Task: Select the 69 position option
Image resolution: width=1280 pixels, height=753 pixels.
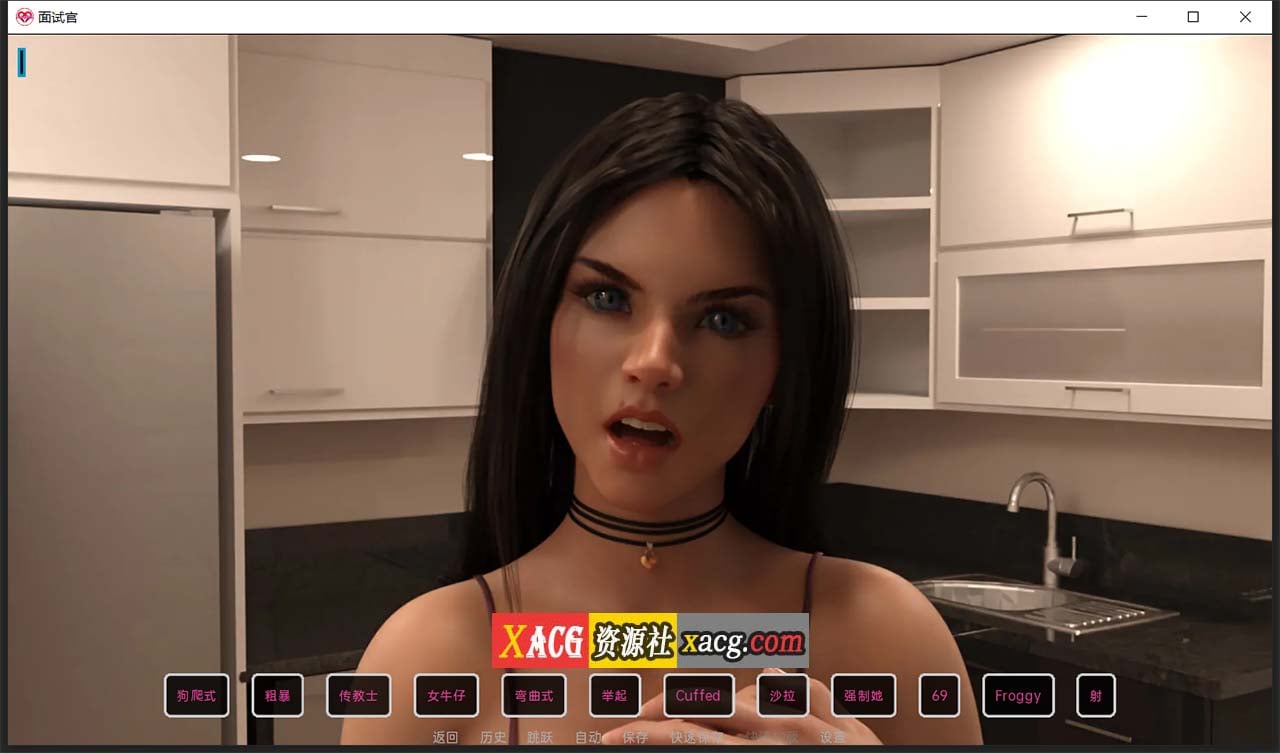Action: (x=939, y=695)
